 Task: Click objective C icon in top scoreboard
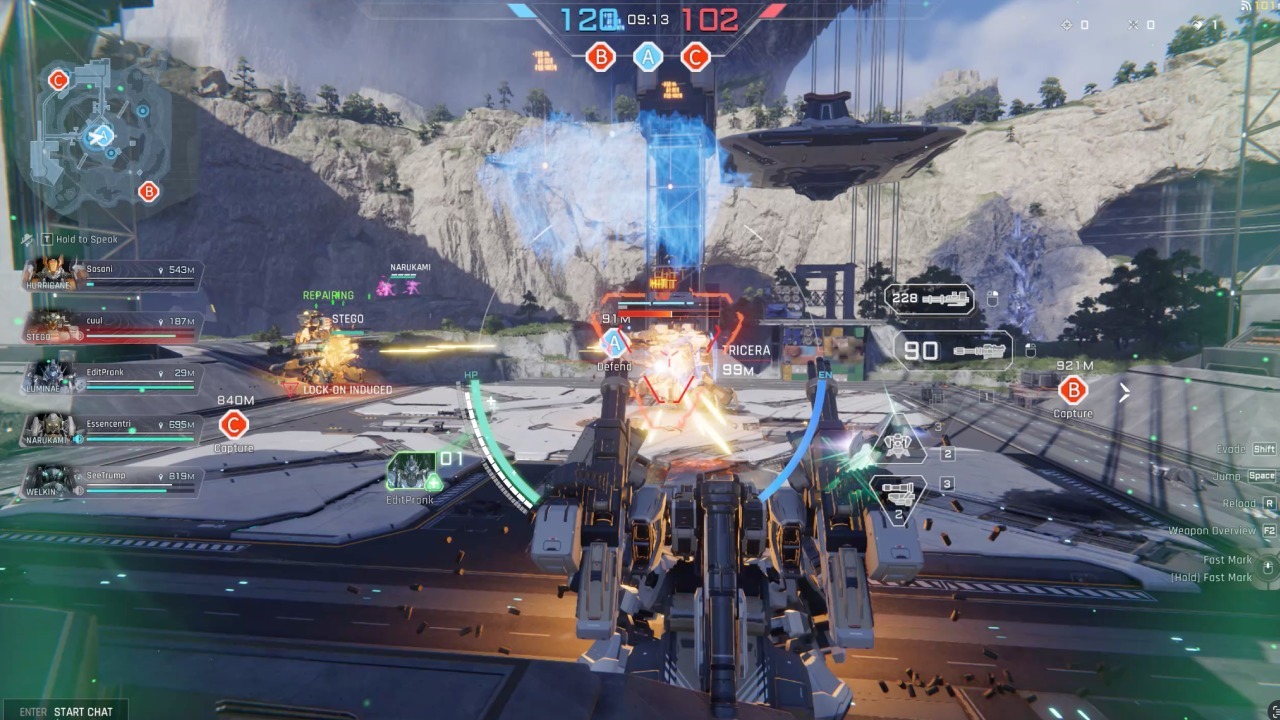point(695,57)
